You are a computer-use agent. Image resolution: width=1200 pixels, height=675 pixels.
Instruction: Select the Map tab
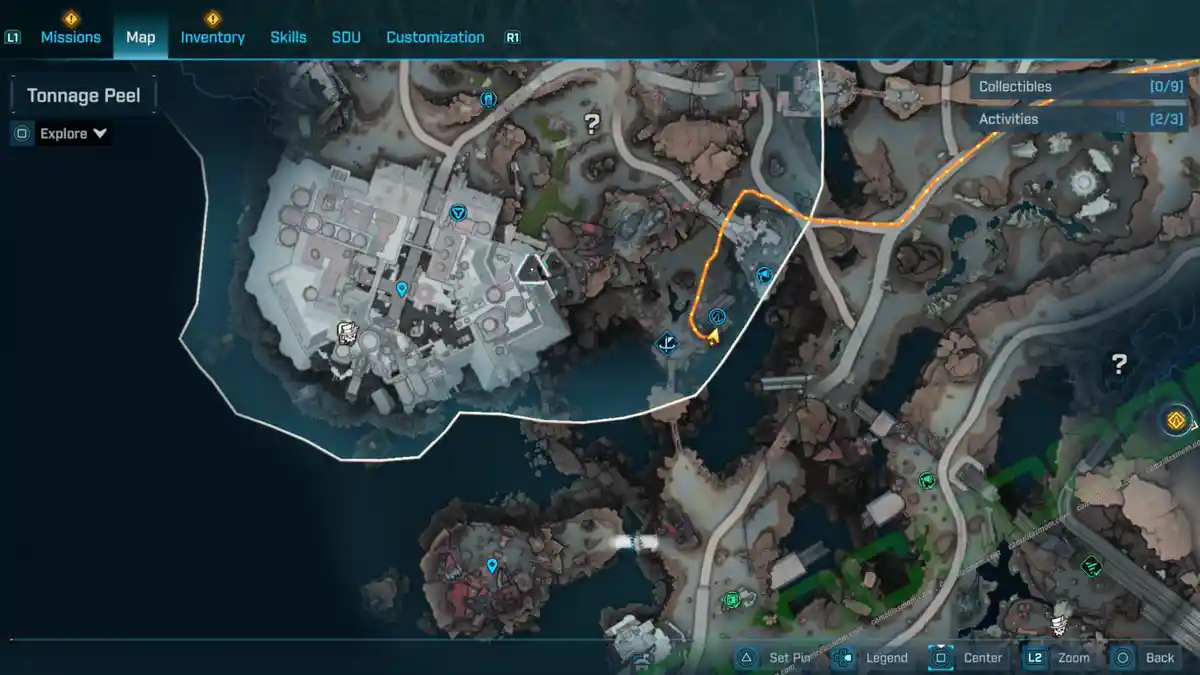tap(140, 37)
